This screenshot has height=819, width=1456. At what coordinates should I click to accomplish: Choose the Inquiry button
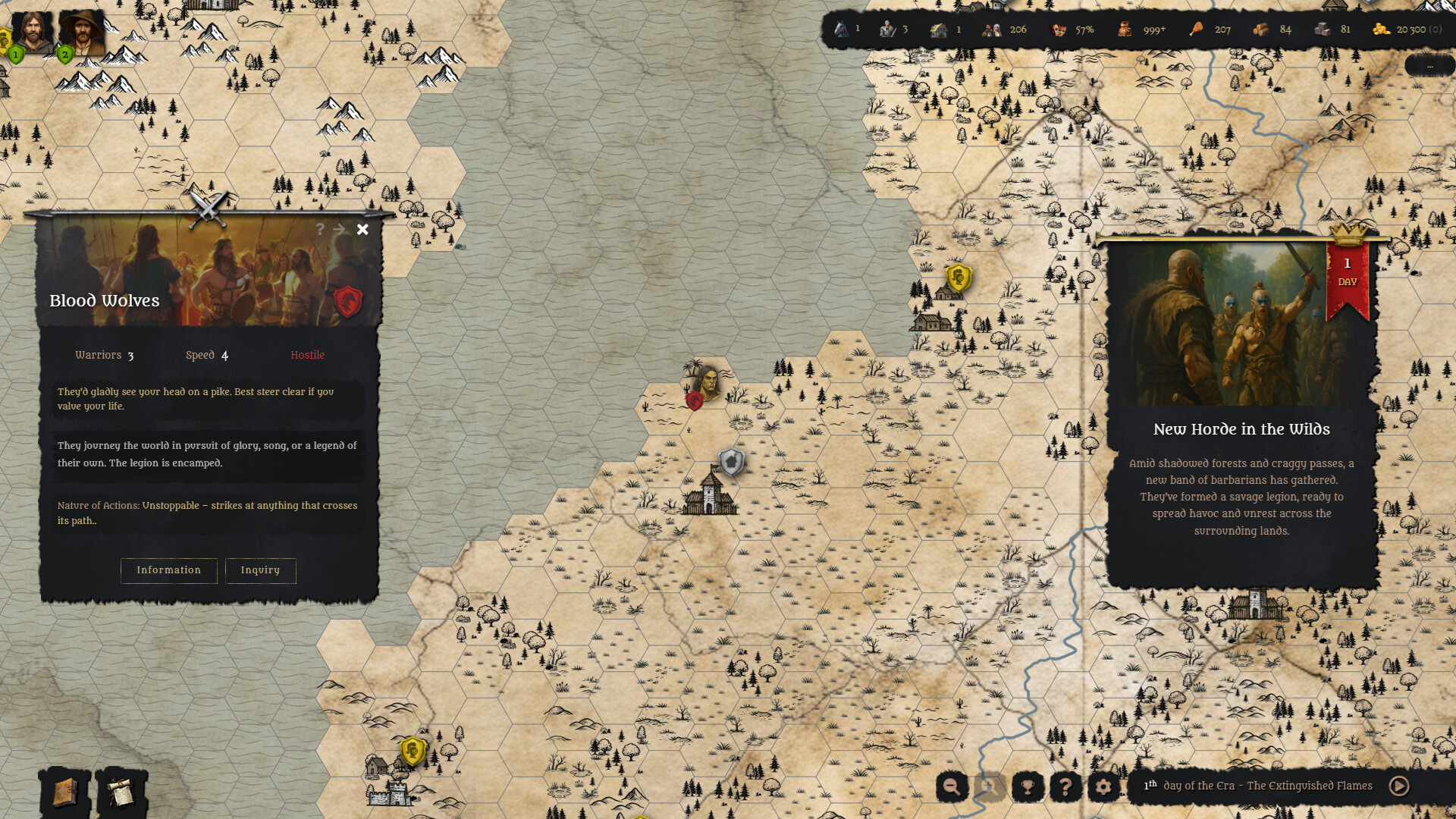tap(260, 570)
